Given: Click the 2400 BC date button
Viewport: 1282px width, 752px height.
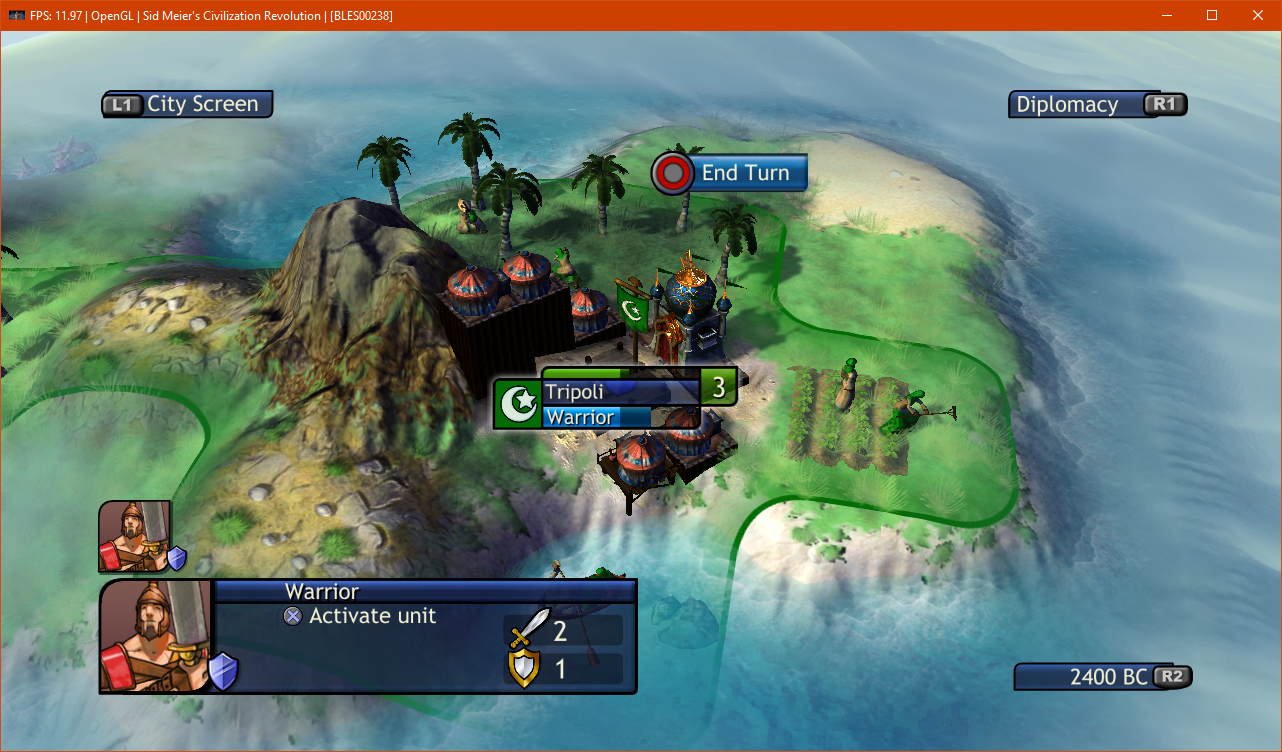Looking at the screenshot, I should [x=1103, y=677].
